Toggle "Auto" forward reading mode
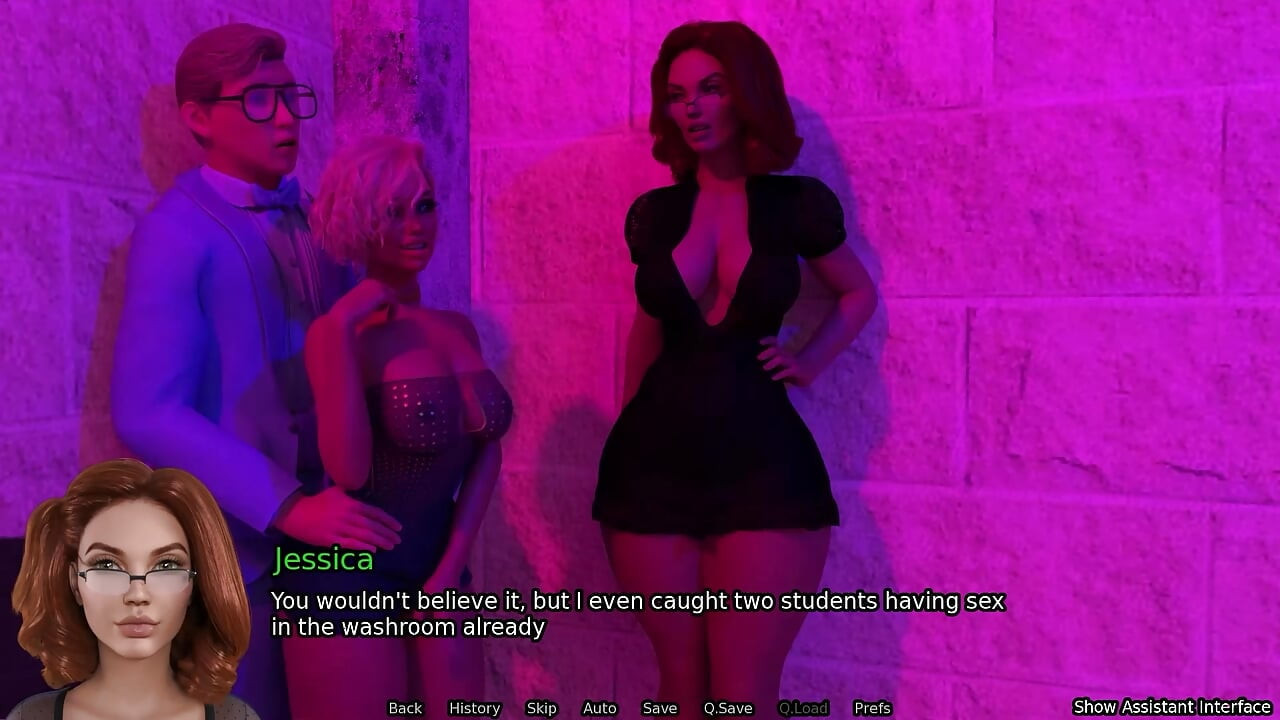Screen dimensions: 1280x720 coord(599,707)
